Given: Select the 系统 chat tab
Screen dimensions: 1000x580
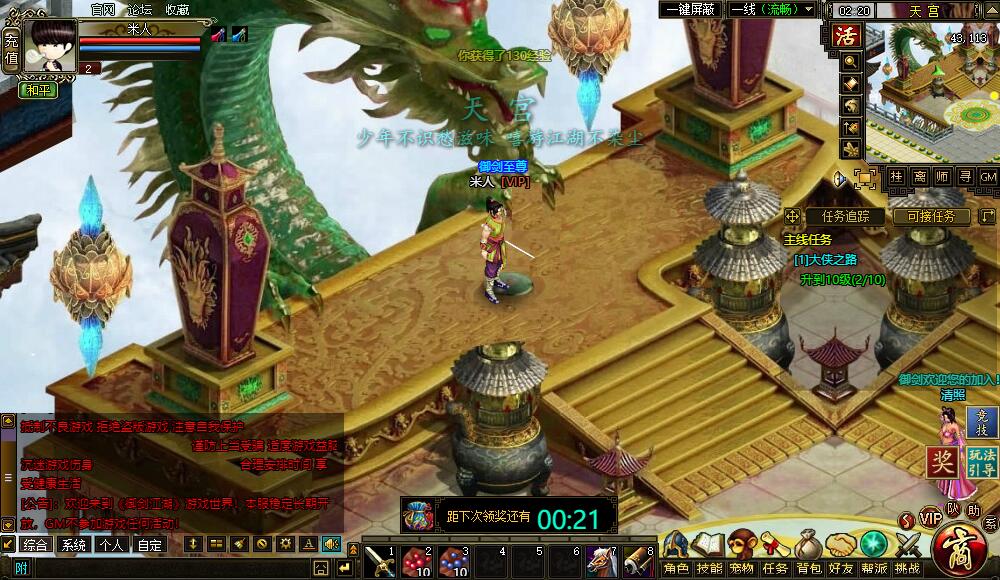Looking at the screenshot, I should coord(73,545).
